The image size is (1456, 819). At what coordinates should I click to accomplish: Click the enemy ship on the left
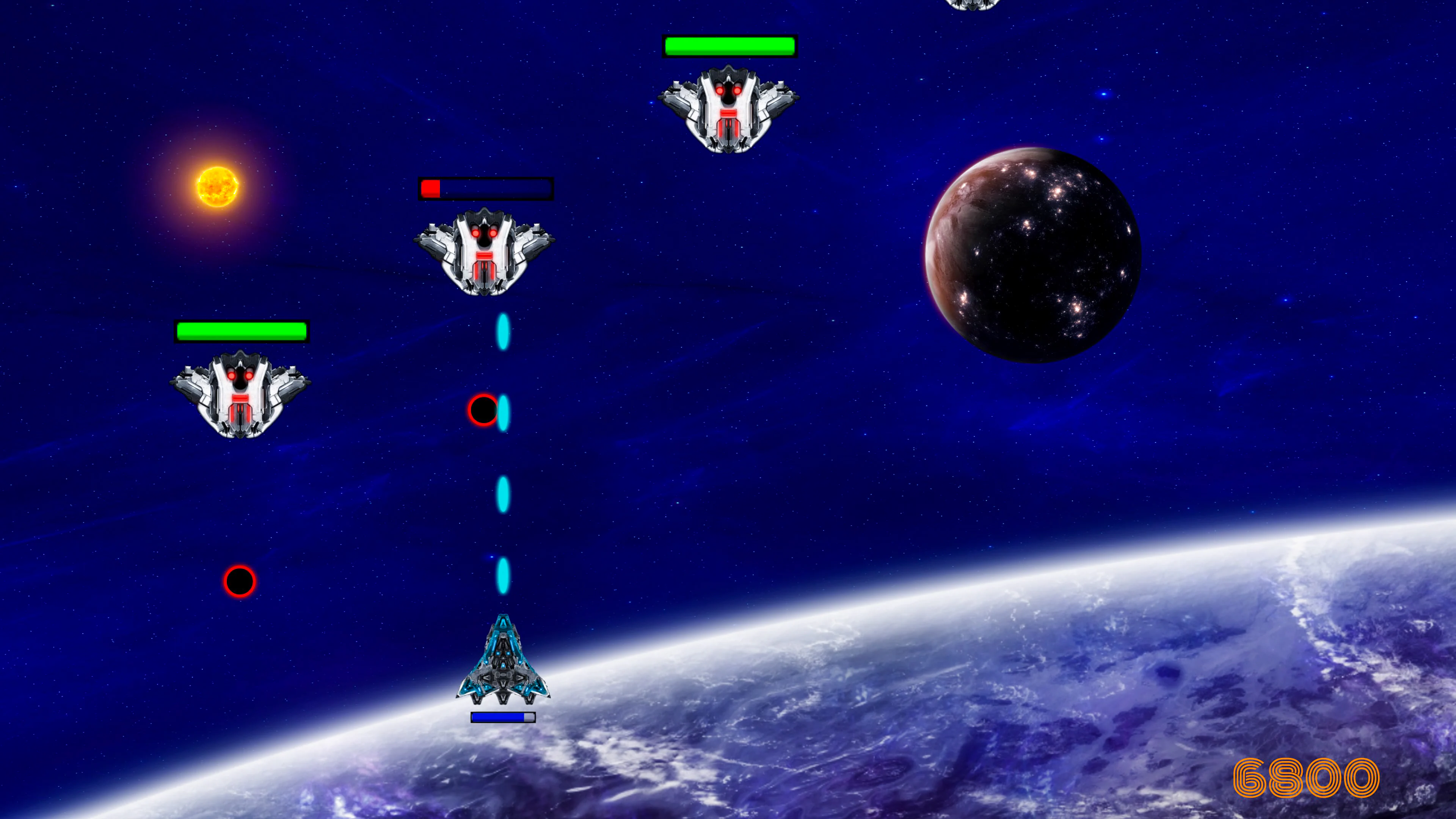coord(240,395)
